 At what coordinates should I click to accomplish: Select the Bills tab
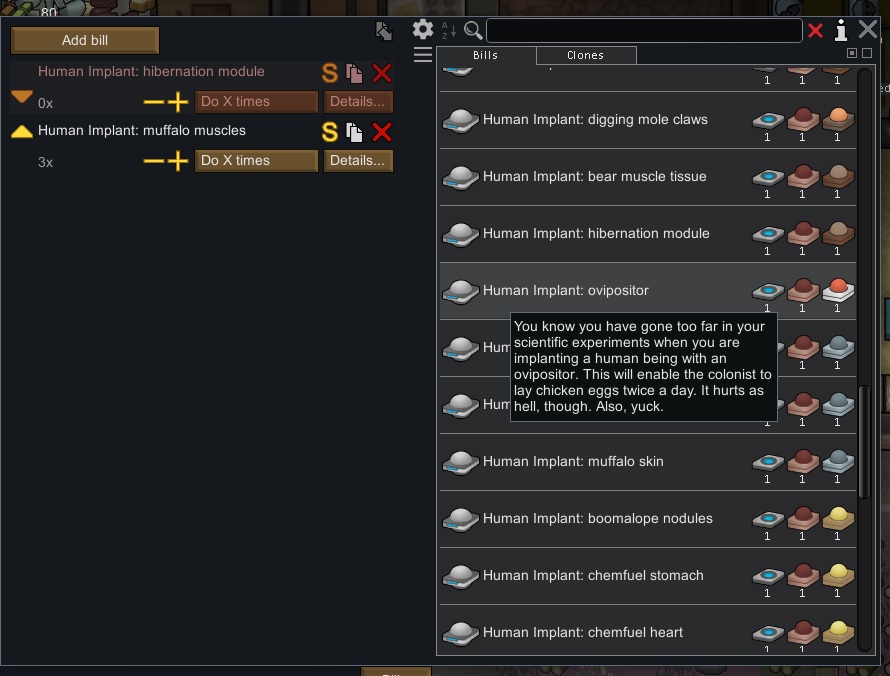click(485, 55)
